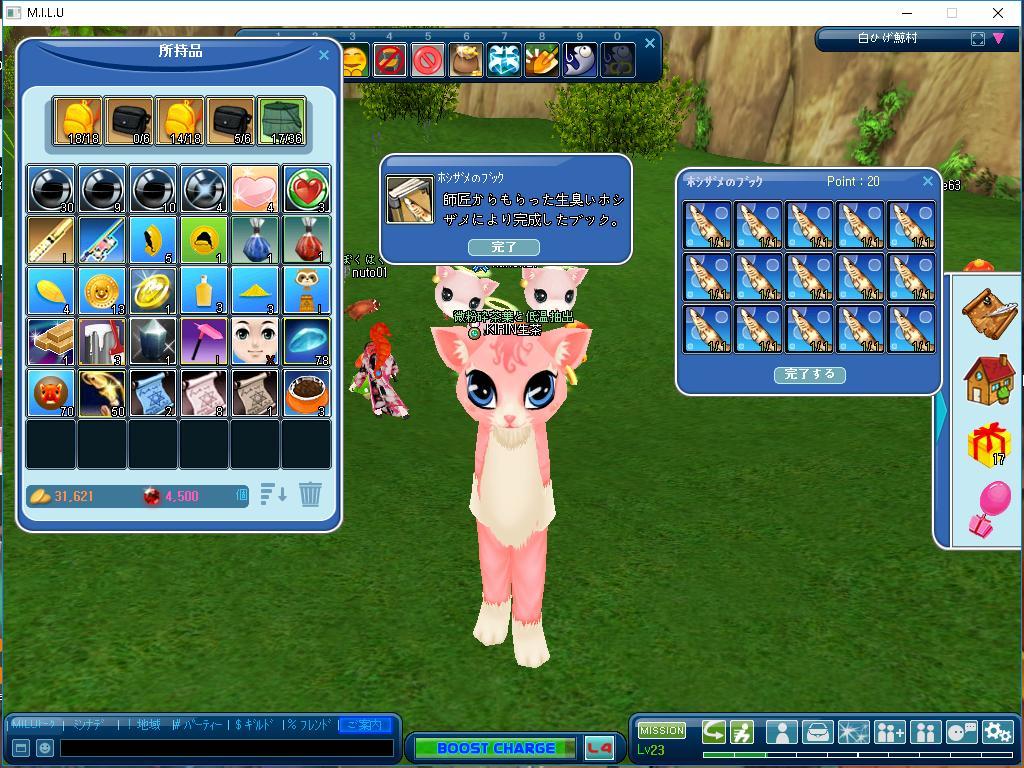Open the gear settings menu
This screenshot has width=1024, height=768.
coord(997,732)
